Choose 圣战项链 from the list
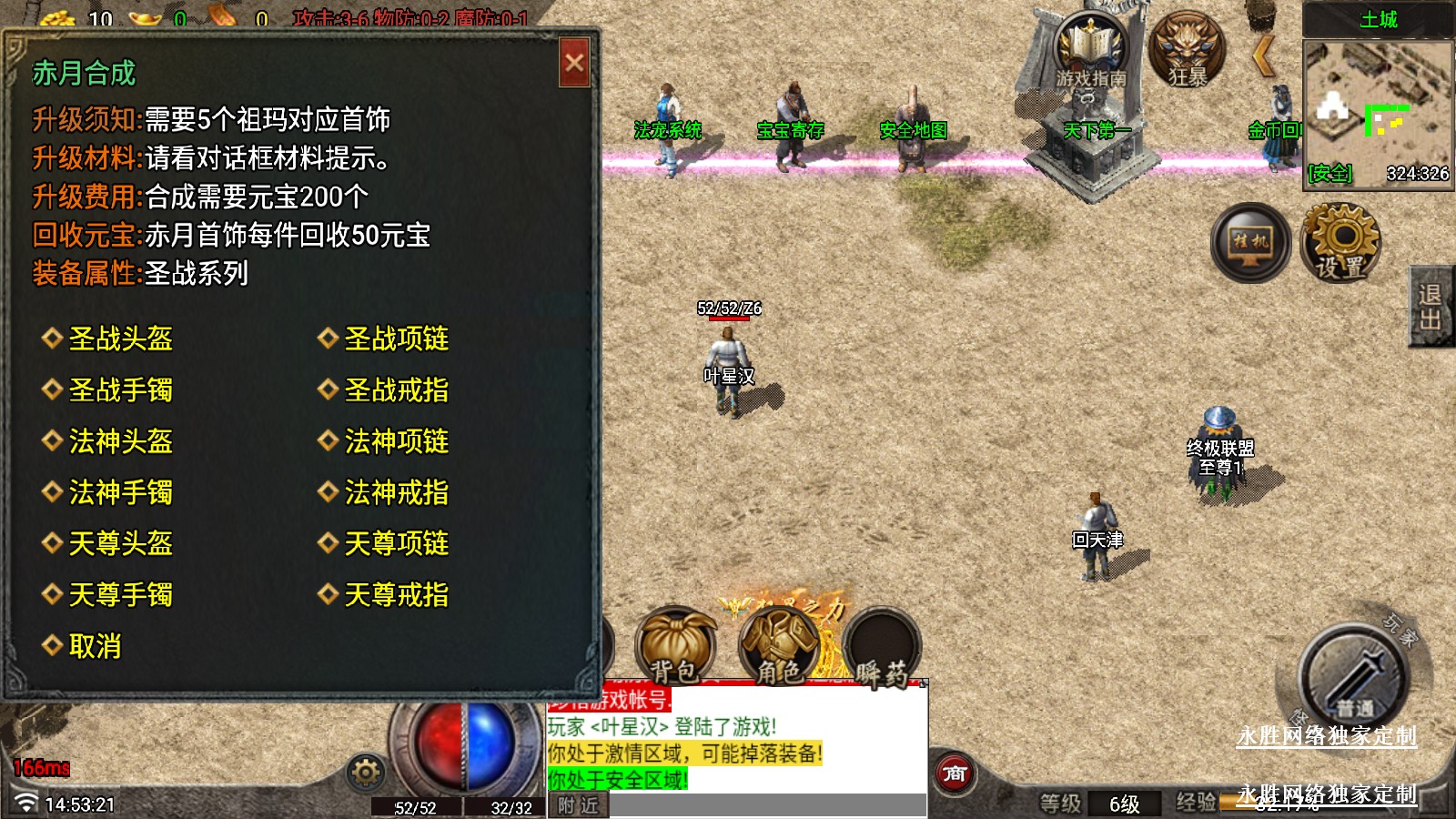This screenshot has width=1456, height=819. pos(396,339)
